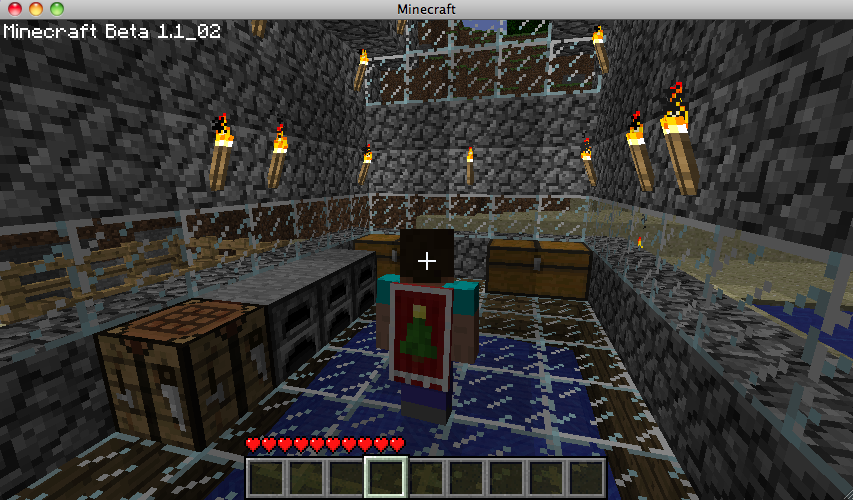Close the Minecraft window
Viewport: 853px width, 500px height.
(14, 9)
